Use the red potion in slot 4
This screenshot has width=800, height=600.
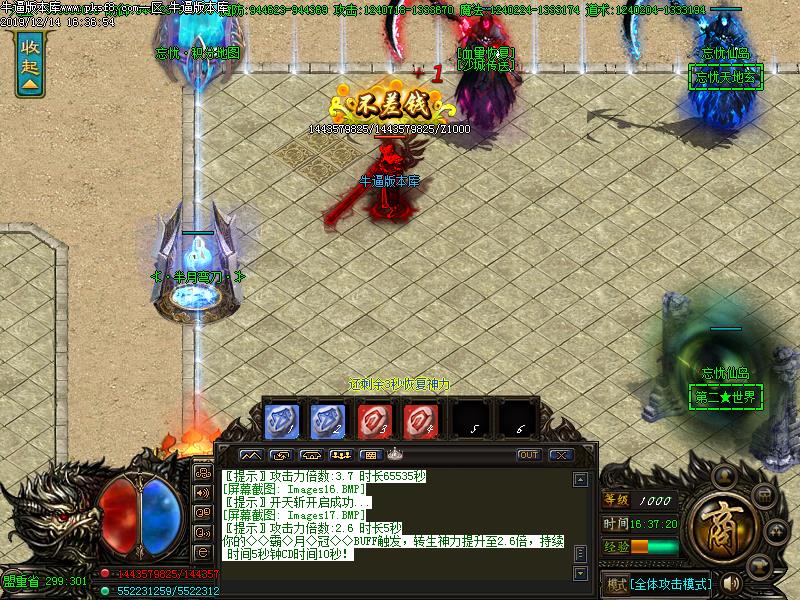click(421, 418)
